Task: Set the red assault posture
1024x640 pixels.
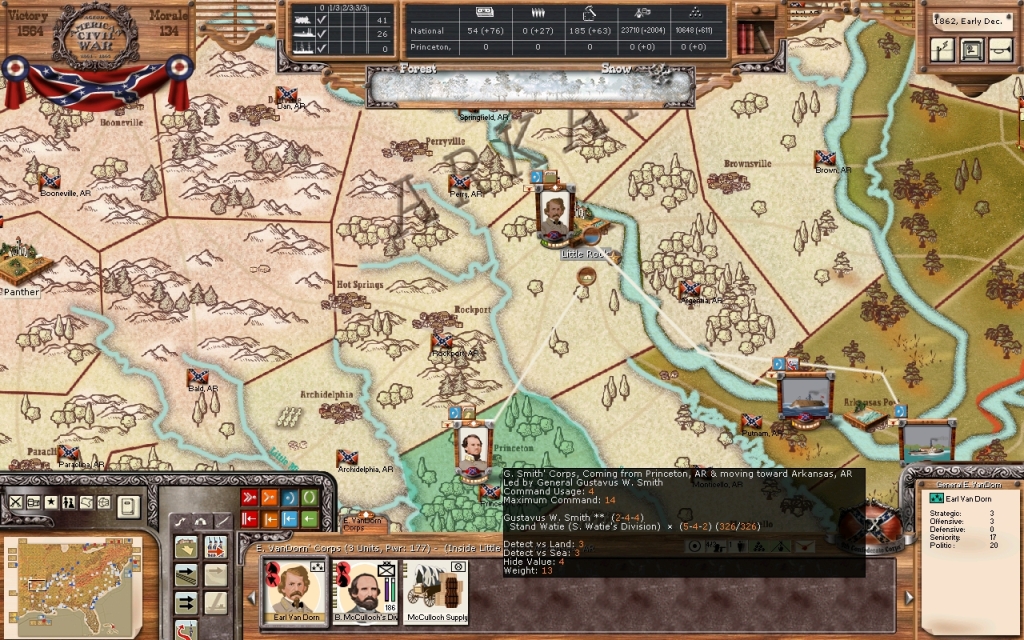Action: (248, 498)
